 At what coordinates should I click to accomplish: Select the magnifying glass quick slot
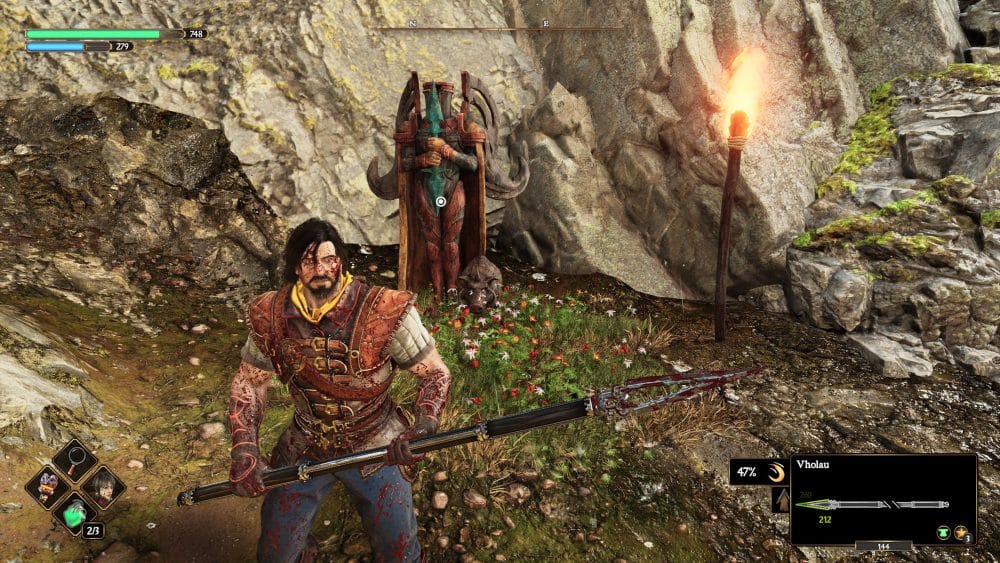[74, 460]
